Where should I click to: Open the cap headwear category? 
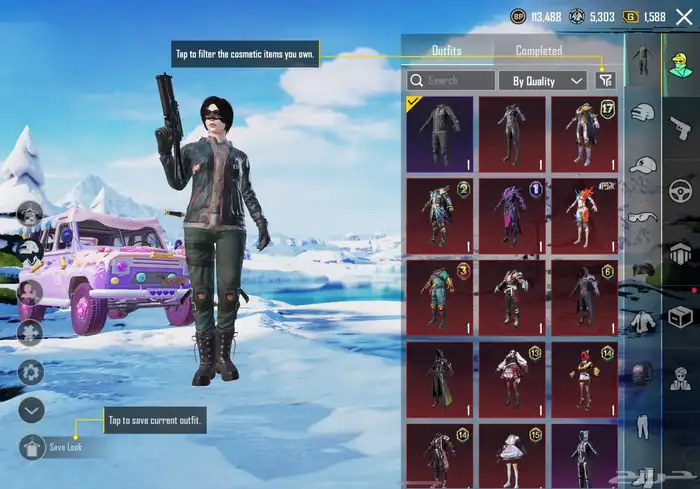pyautogui.click(x=641, y=165)
